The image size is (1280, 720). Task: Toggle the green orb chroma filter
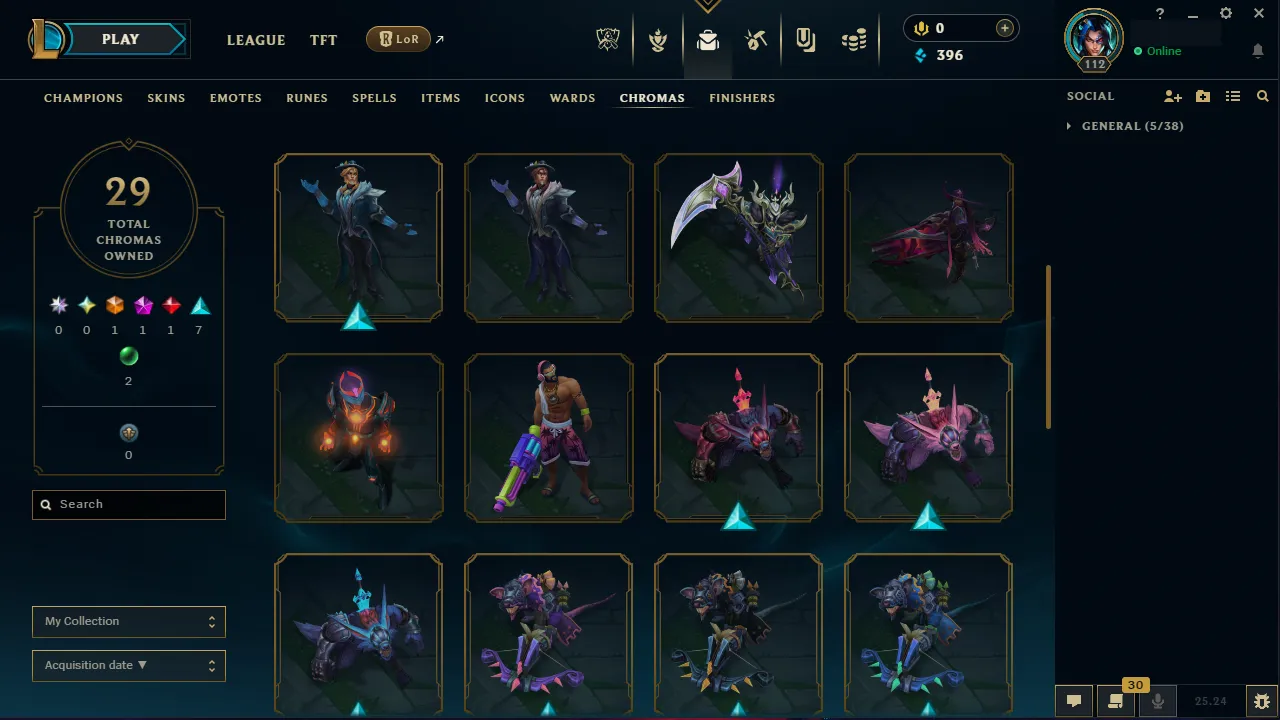(128, 356)
